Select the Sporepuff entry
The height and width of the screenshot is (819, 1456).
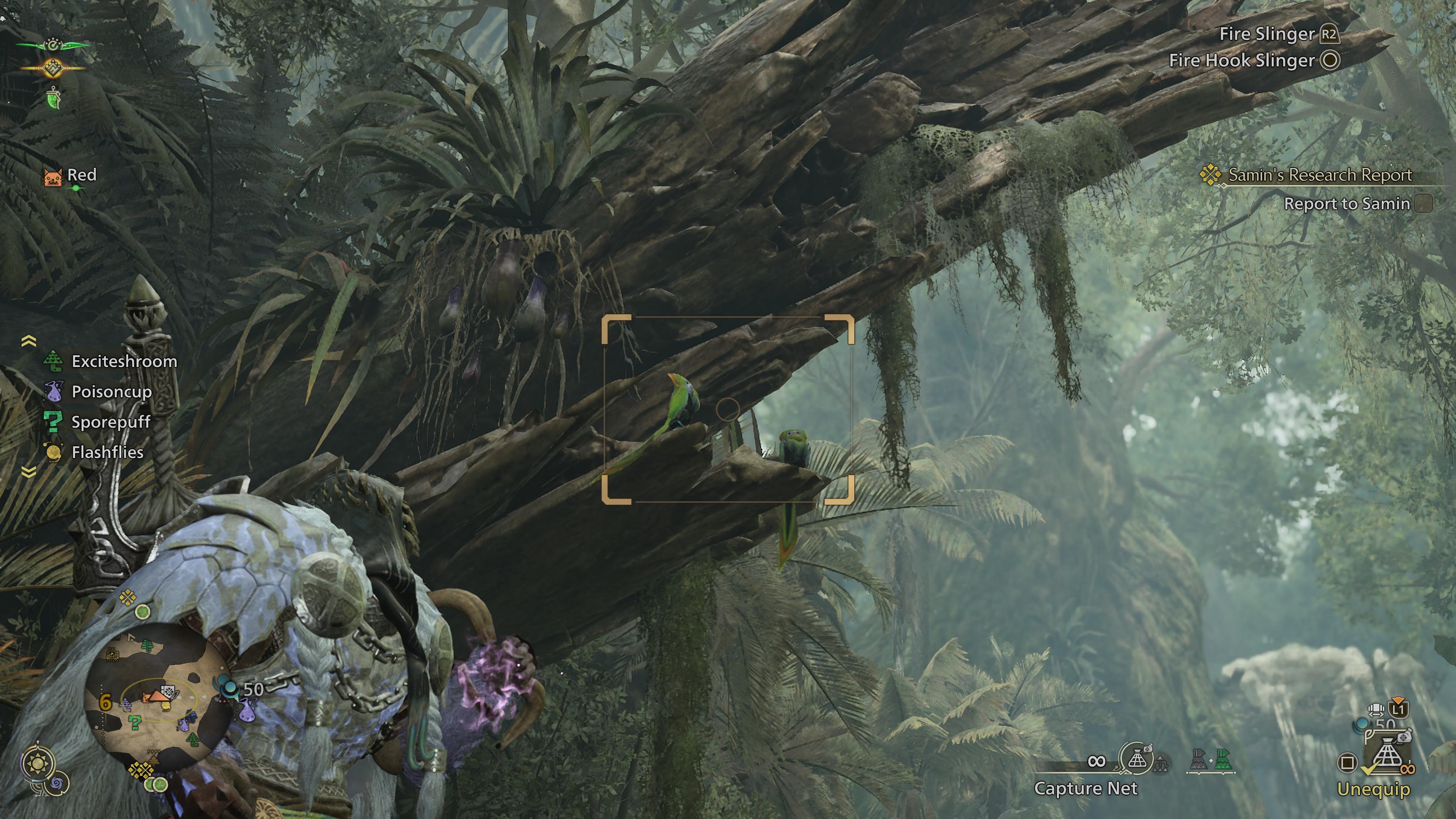tap(111, 422)
